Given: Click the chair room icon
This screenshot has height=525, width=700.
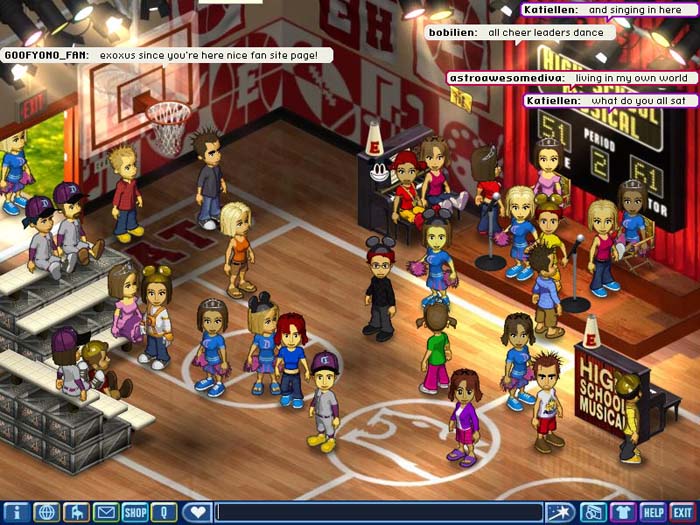Looking at the screenshot, I should point(76,513).
